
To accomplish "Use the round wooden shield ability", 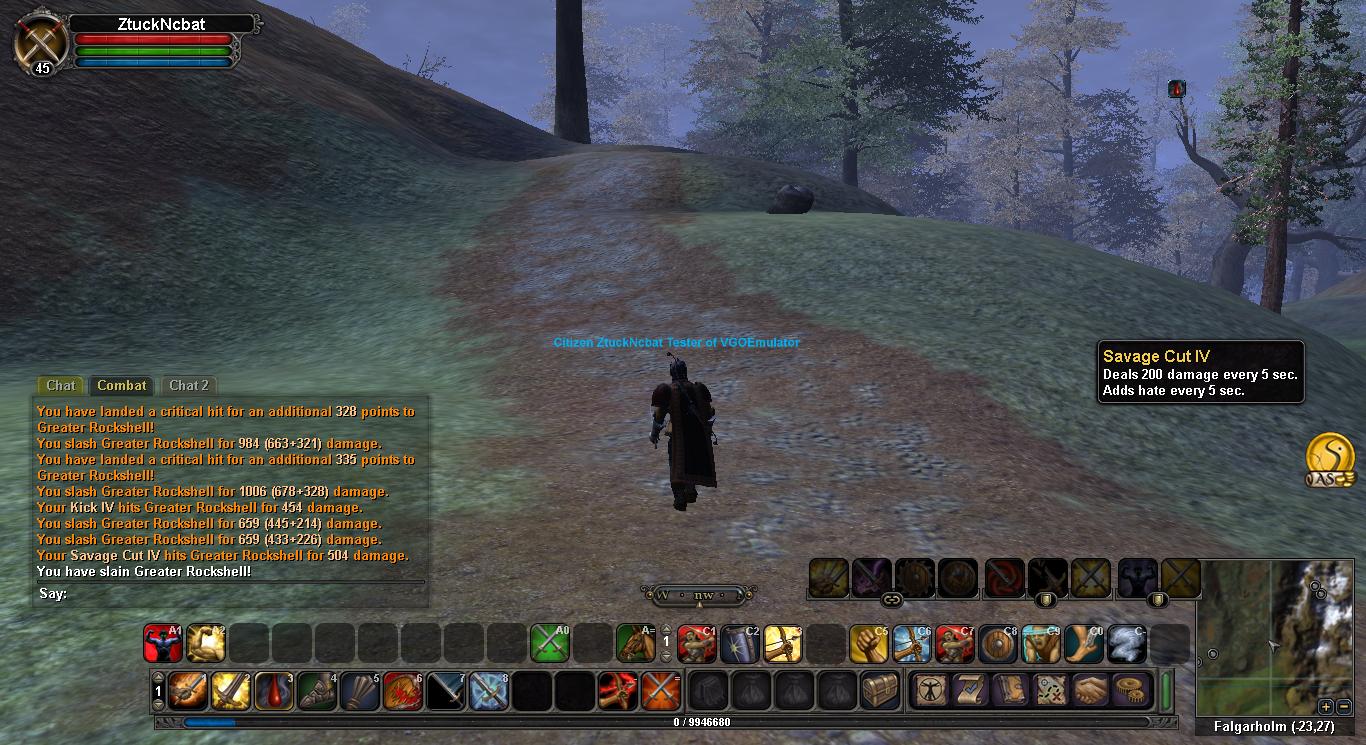I will click(x=997, y=643).
